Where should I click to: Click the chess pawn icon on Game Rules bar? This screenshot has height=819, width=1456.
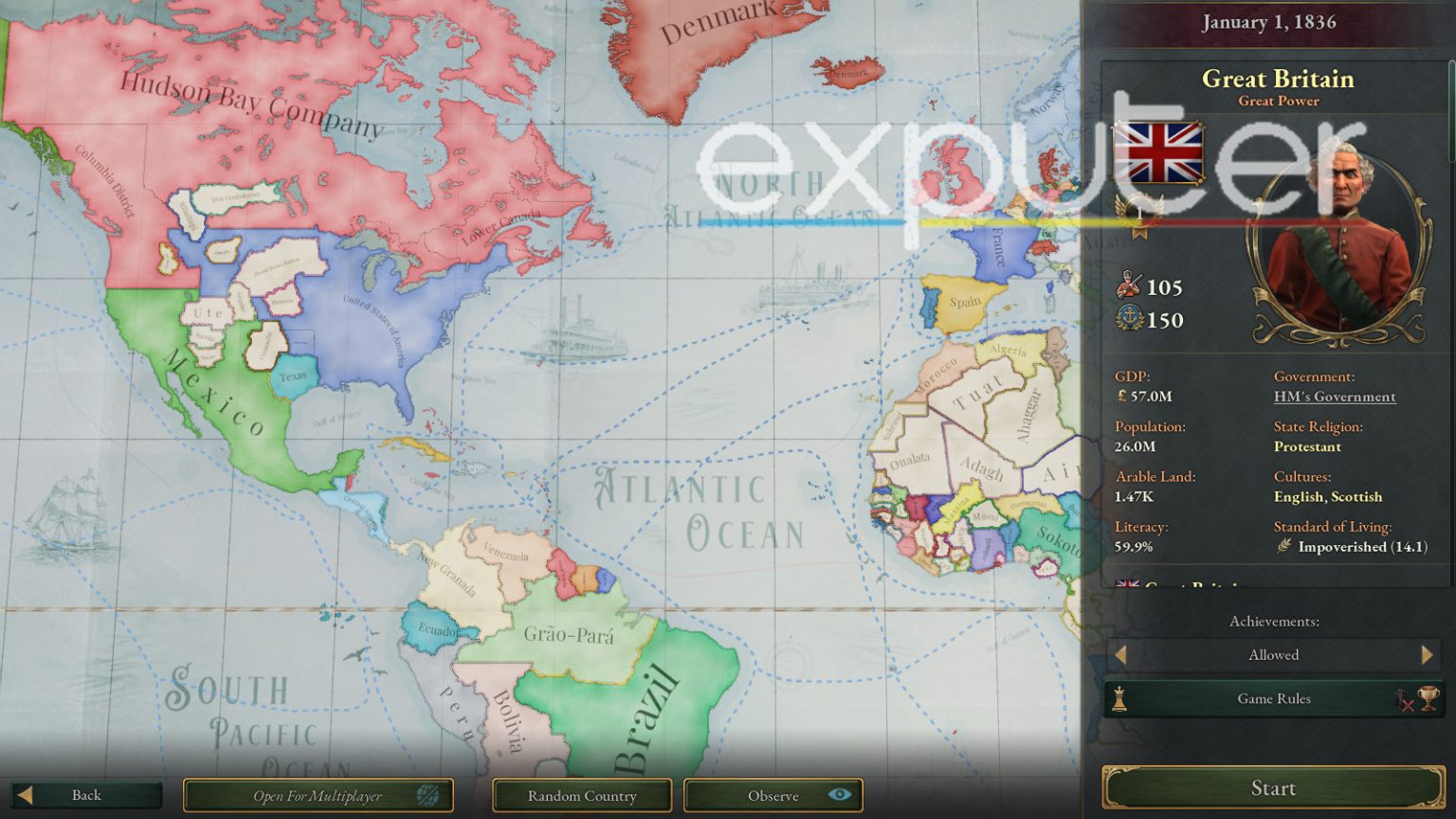click(1119, 699)
